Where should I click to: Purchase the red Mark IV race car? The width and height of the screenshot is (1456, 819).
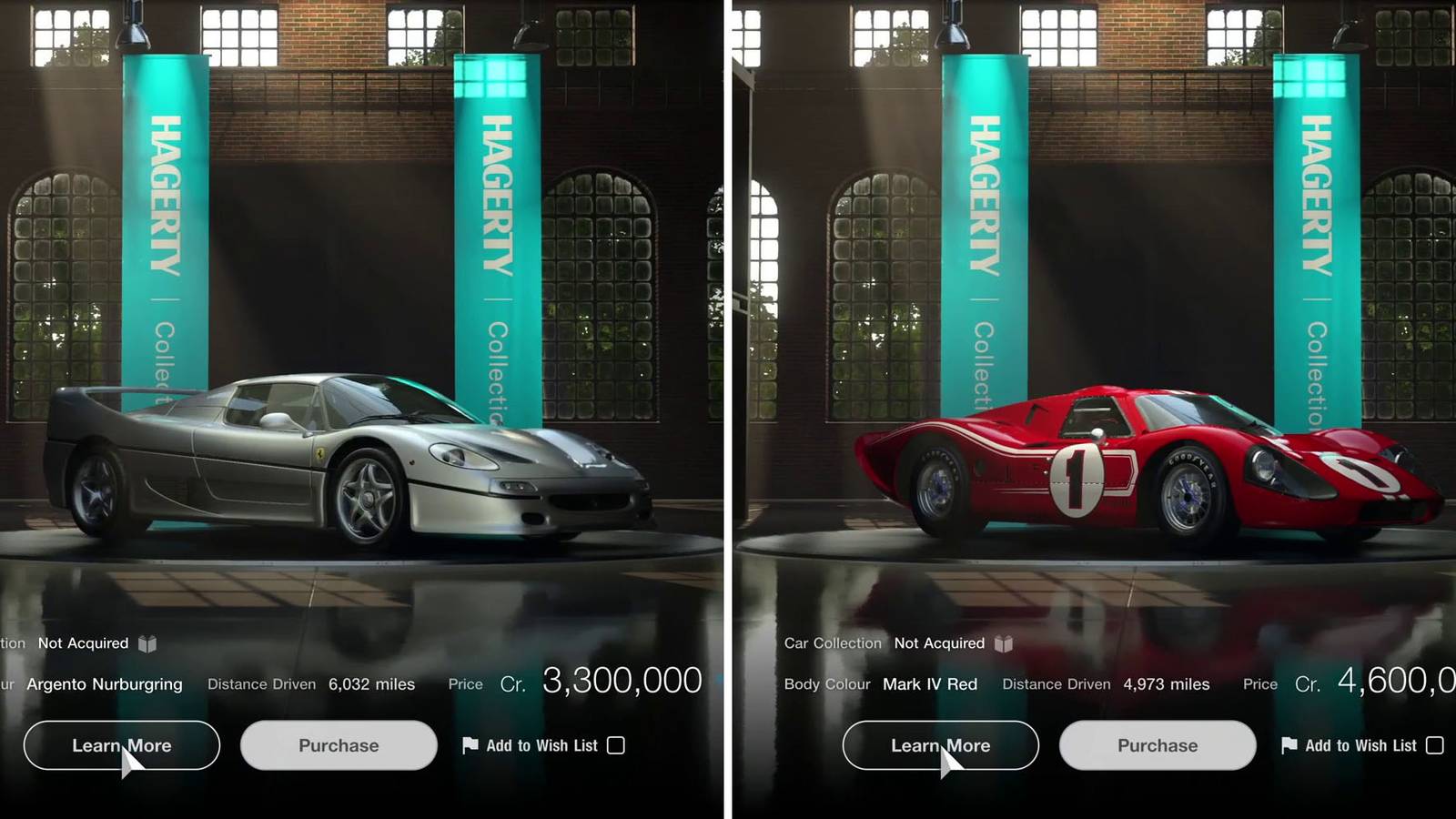pos(1157,745)
